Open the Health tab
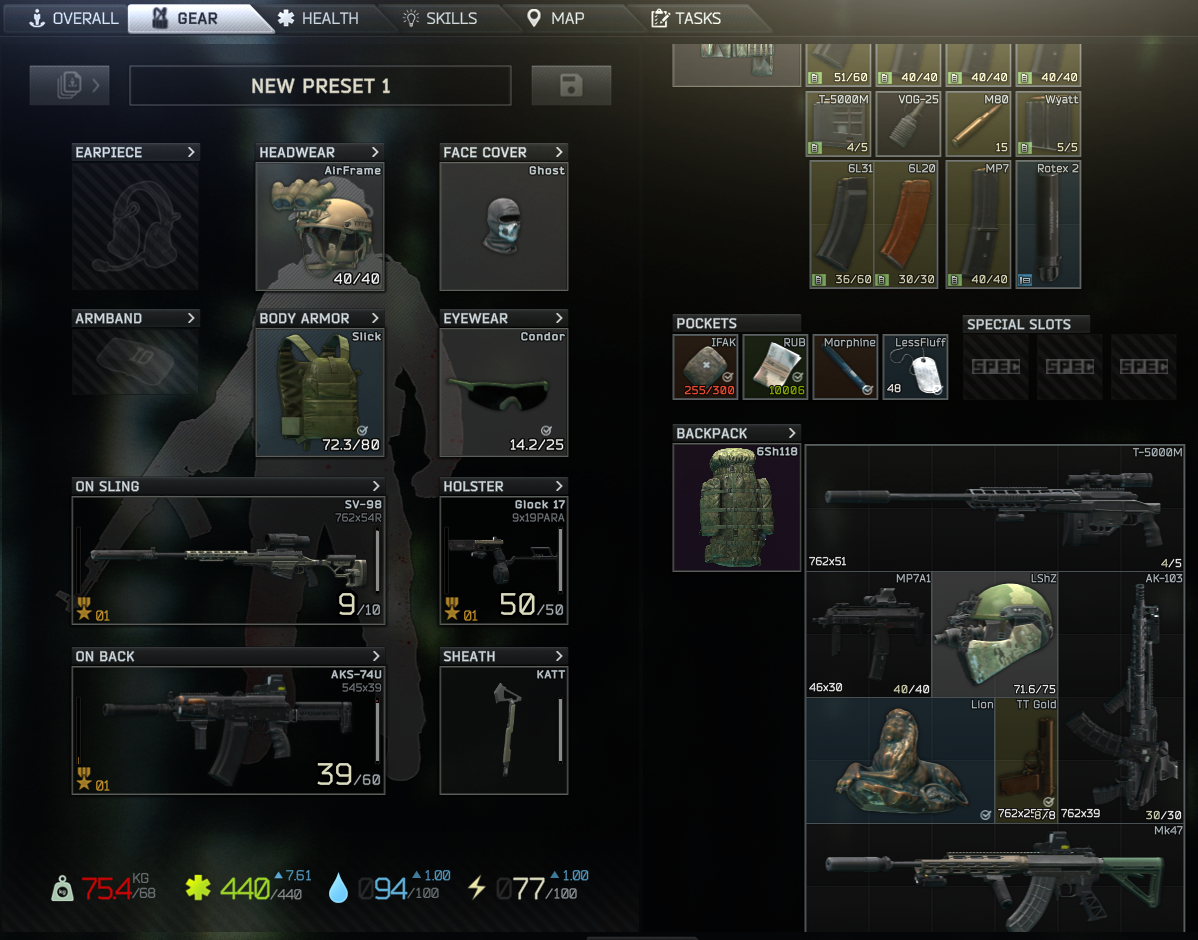The height and width of the screenshot is (940, 1198). pyautogui.click(x=318, y=18)
